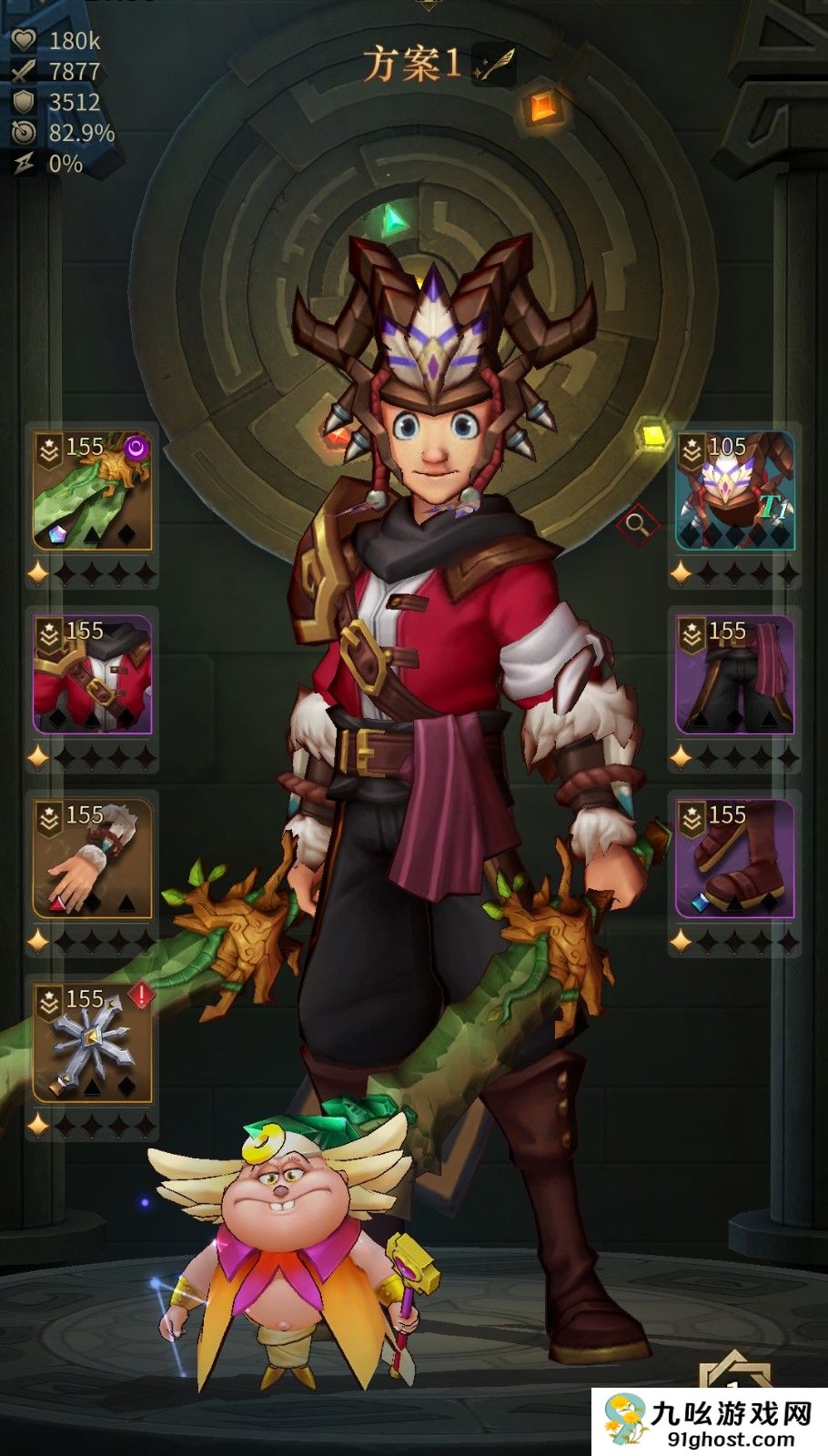Select the fur-cuffed gloves slot
Viewport: 828px width, 1456px height.
pos(92,858)
